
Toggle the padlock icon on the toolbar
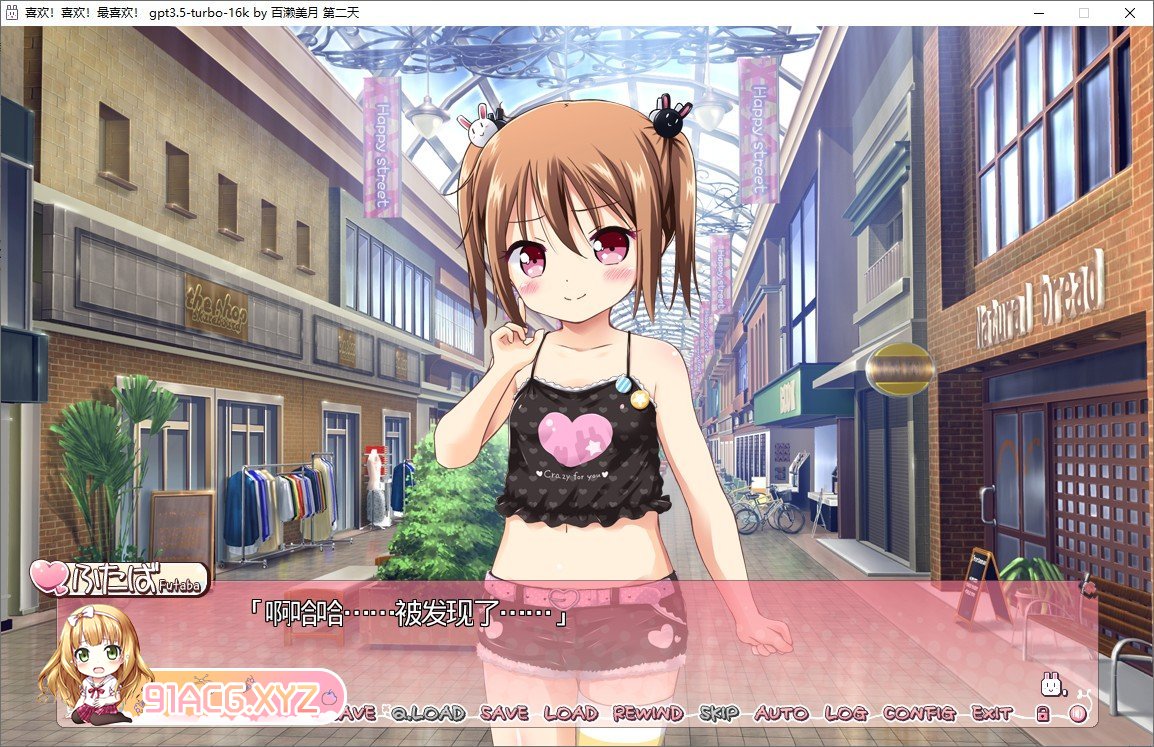coord(1042,714)
